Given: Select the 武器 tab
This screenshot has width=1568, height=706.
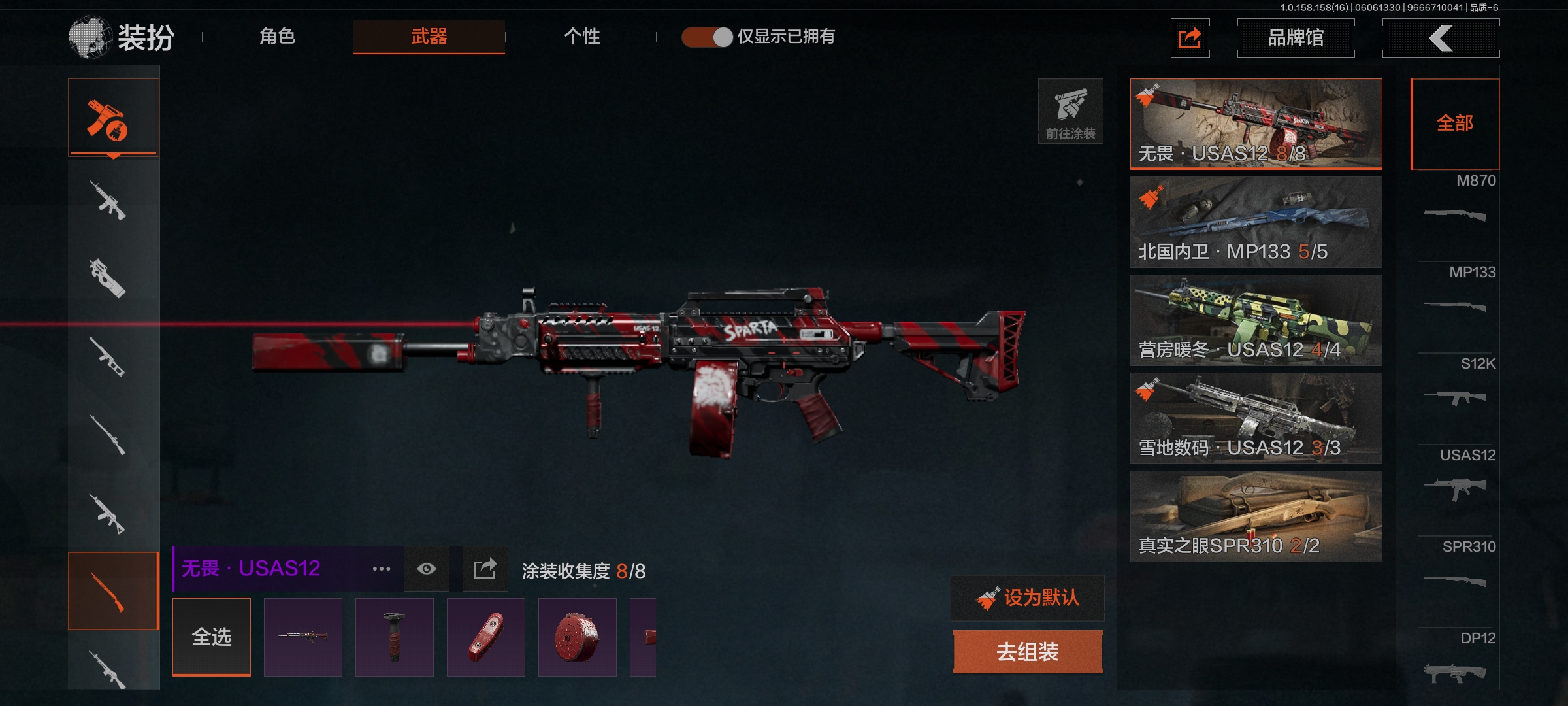Looking at the screenshot, I should 429,37.
